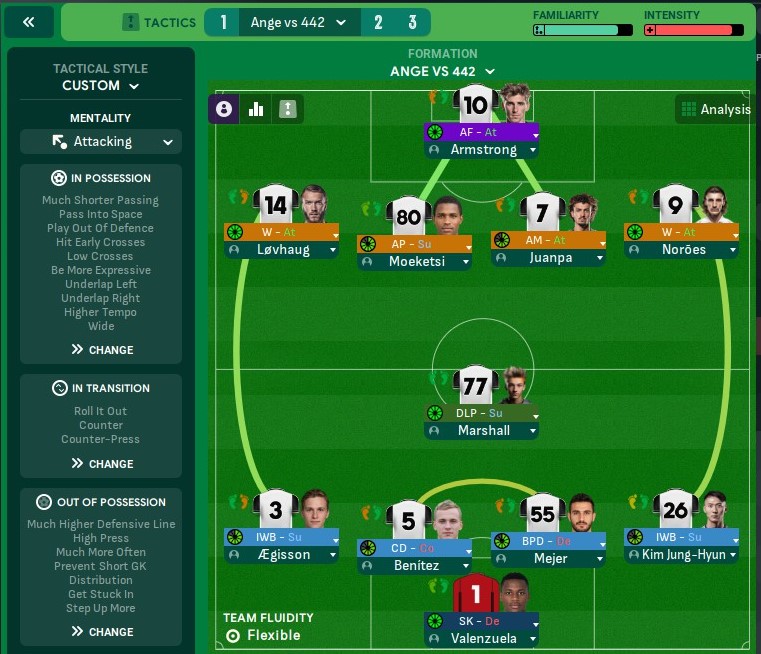Open the Analysis panel

point(714,109)
